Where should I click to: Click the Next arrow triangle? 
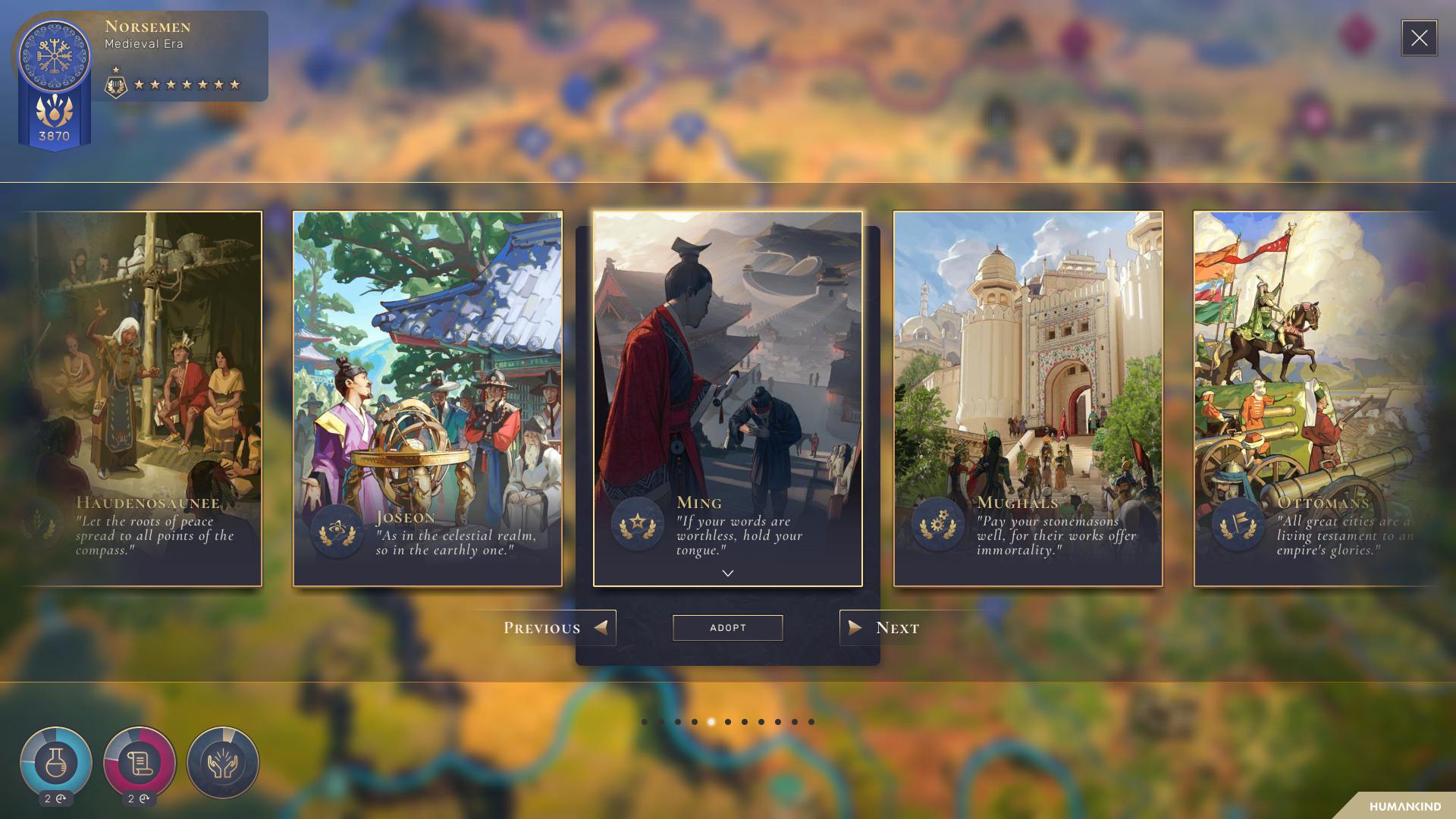tap(855, 628)
